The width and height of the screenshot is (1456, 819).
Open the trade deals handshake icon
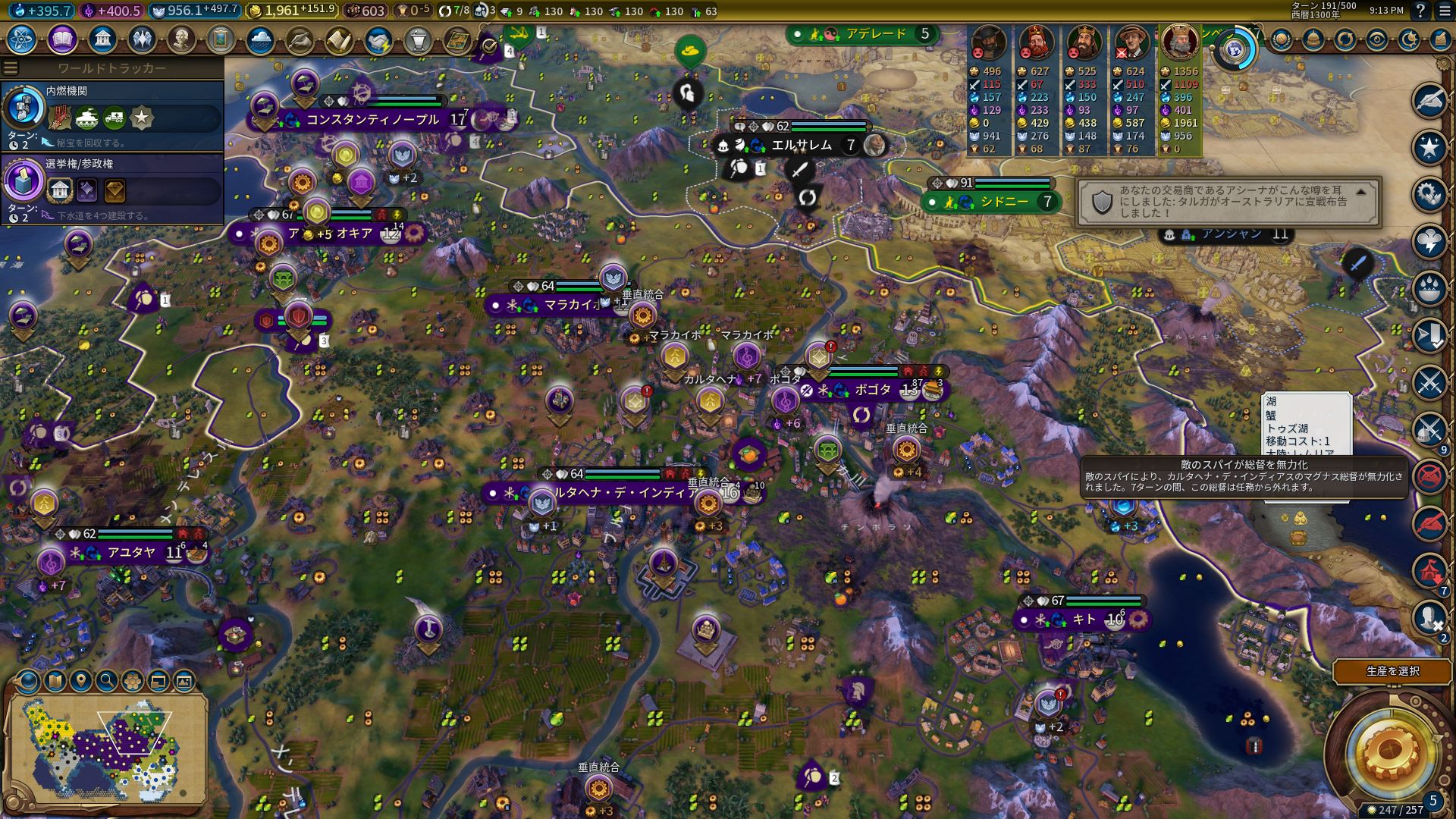(x=378, y=39)
